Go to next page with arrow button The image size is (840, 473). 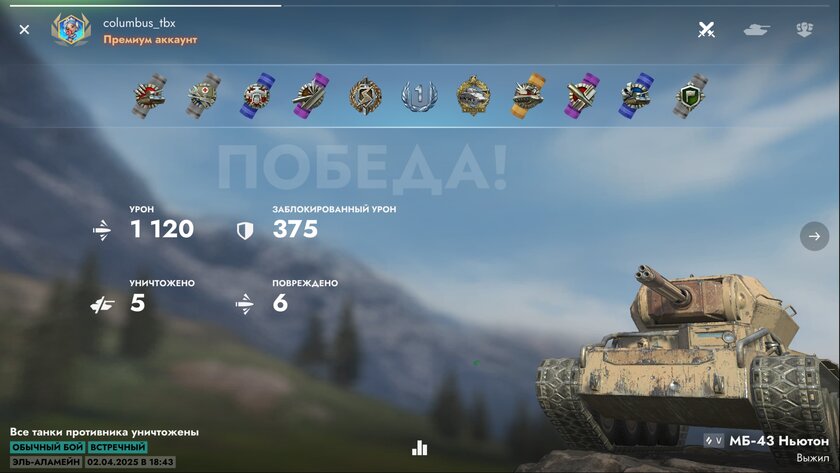[814, 236]
